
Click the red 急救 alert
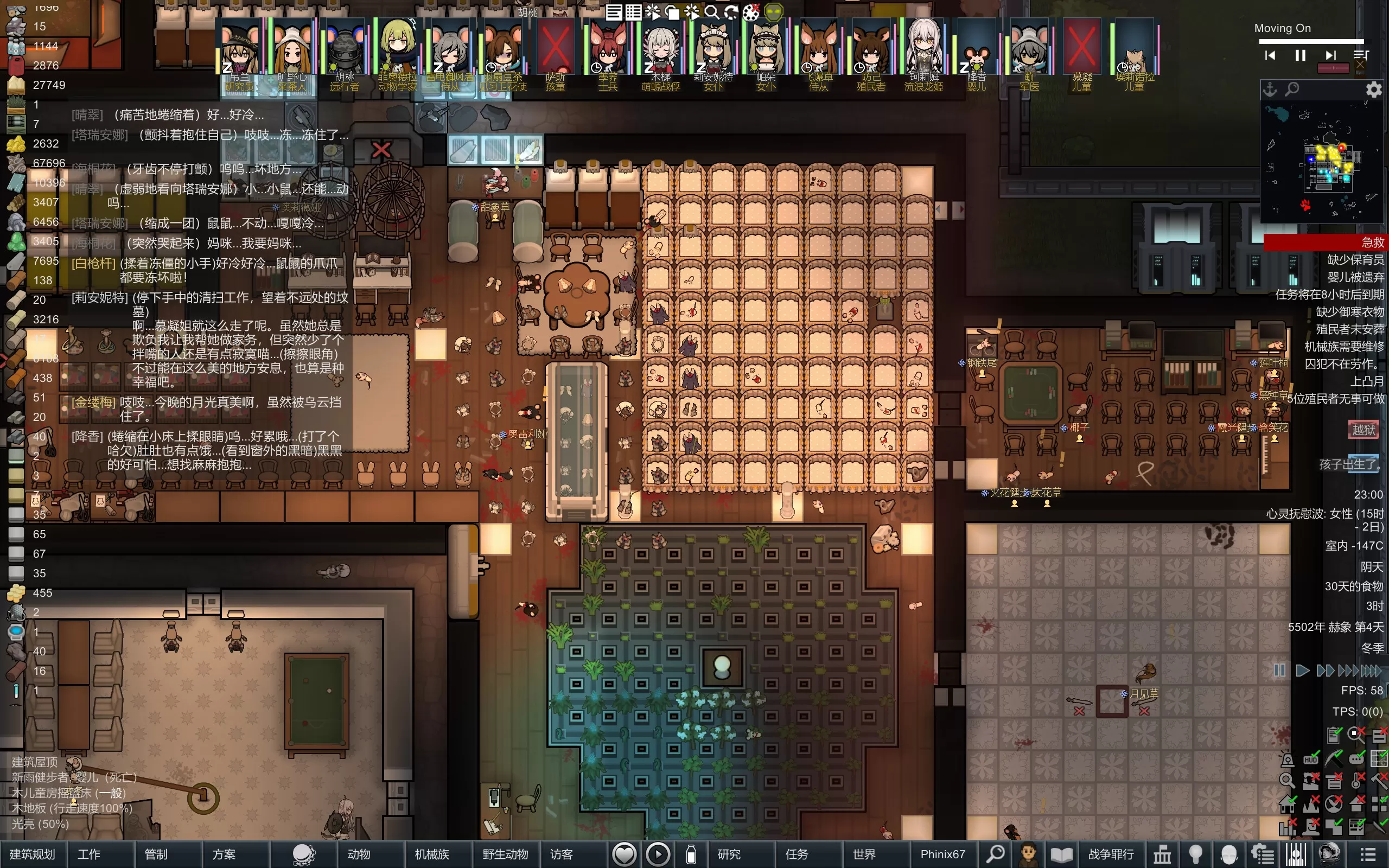click(x=1325, y=242)
